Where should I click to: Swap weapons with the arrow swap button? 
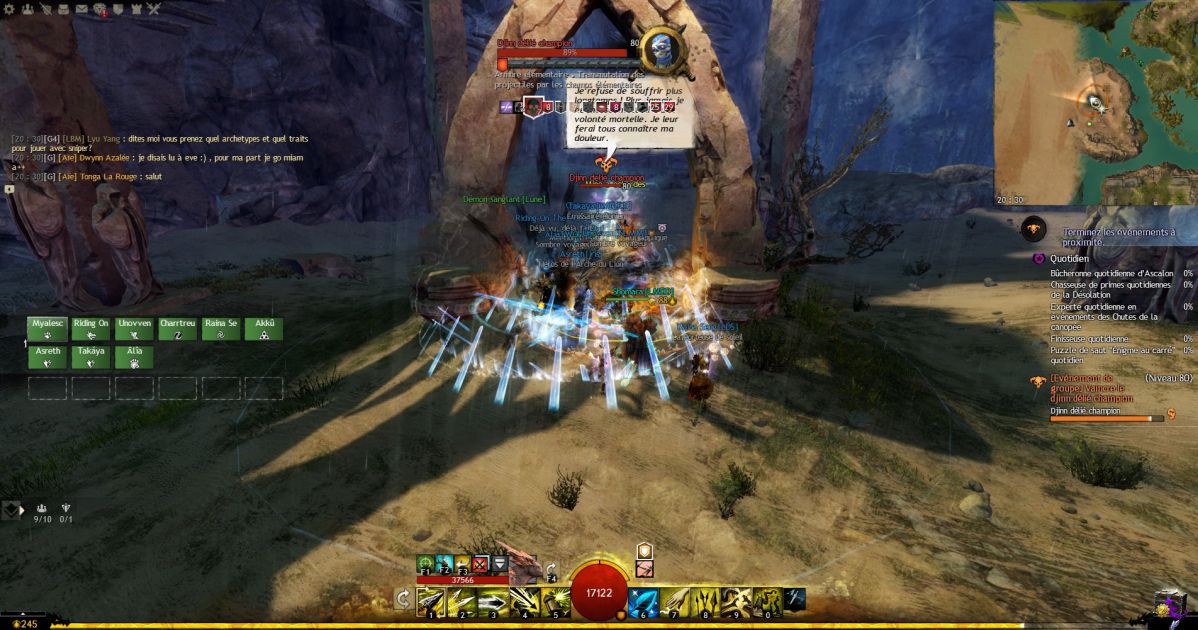tap(402, 599)
